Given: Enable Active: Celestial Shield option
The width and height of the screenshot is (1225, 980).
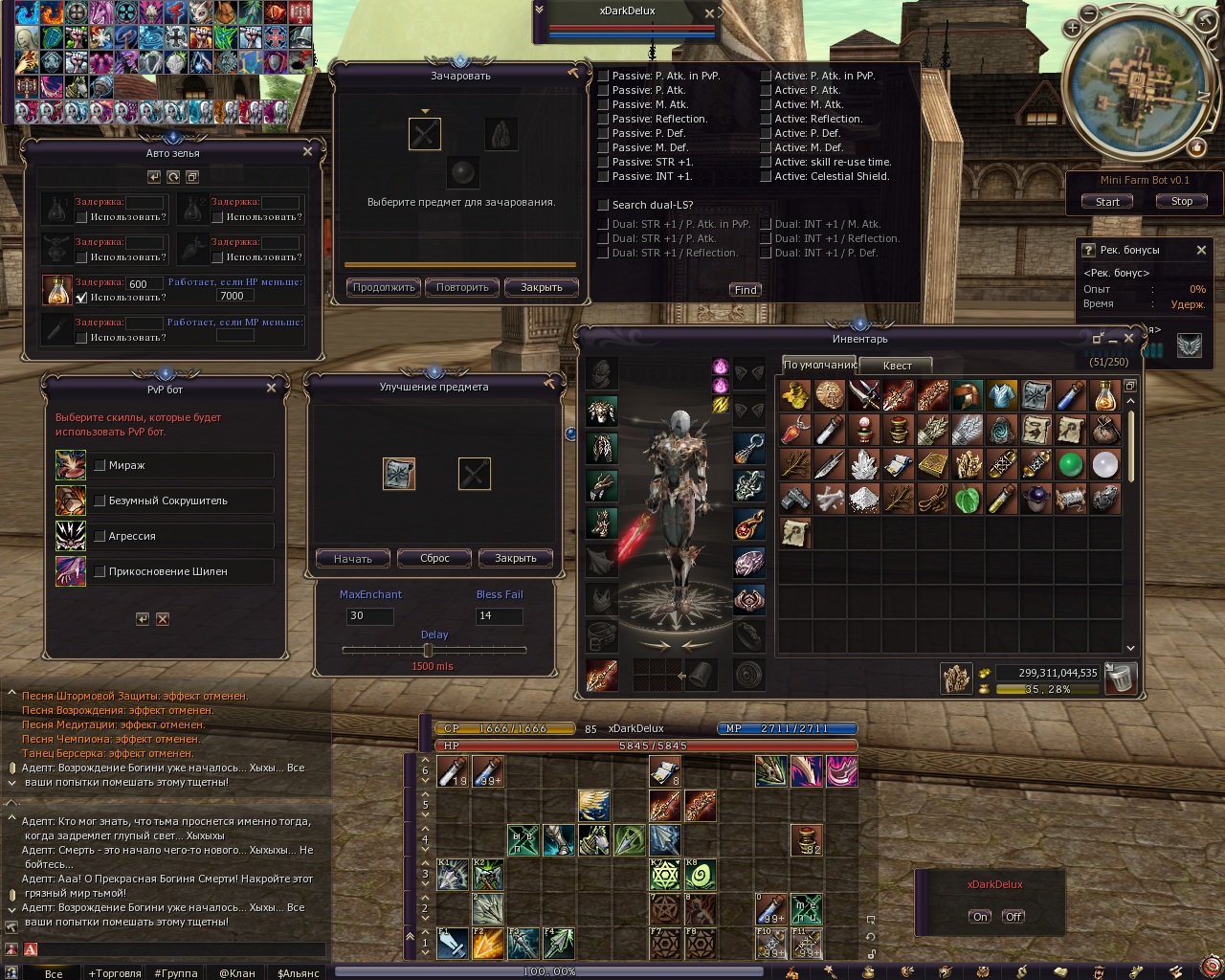Looking at the screenshot, I should point(767,176).
